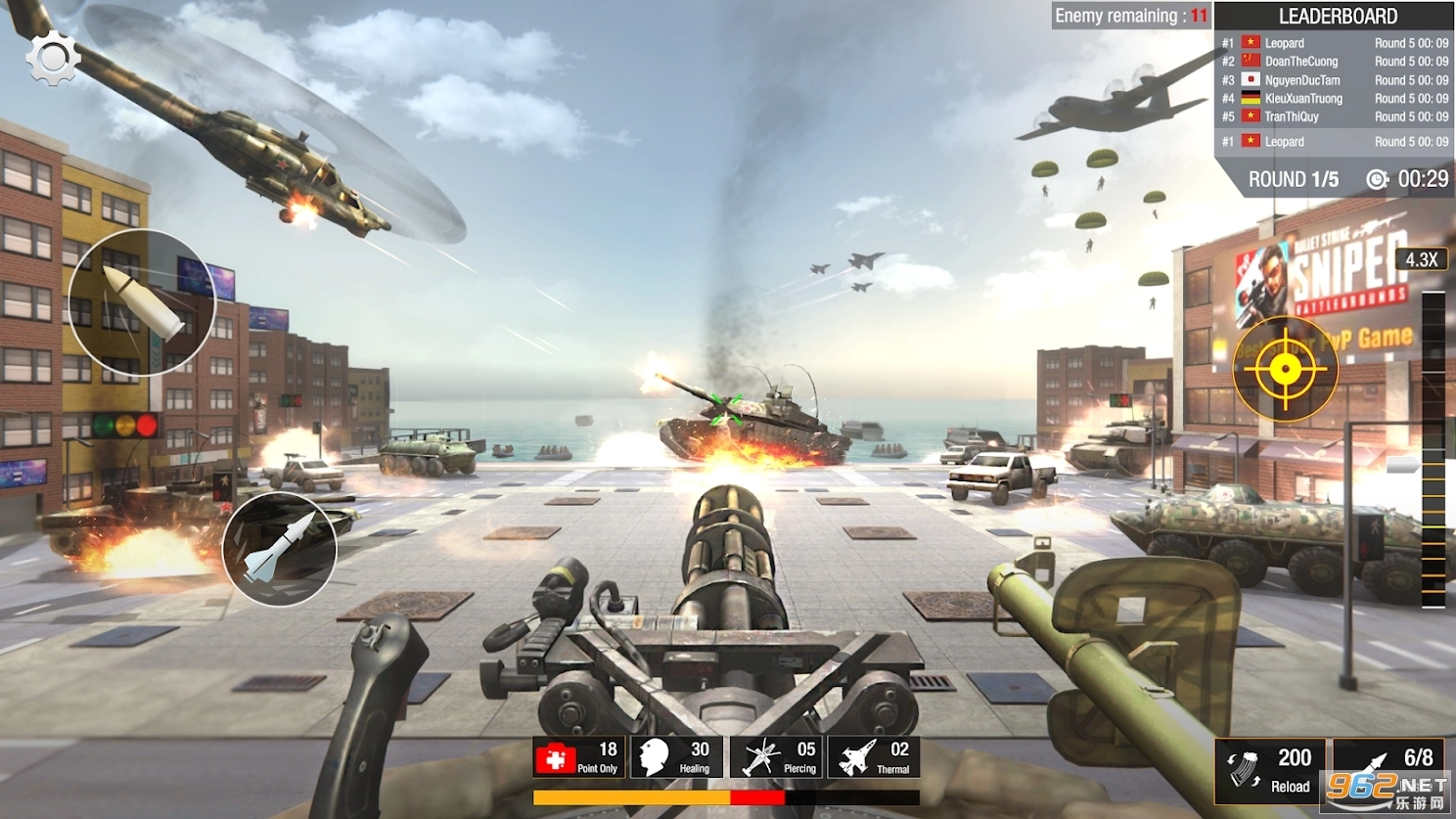The height and width of the screenshot is (819, 1456).
Task: Use the Point Only medkit item
Action: pyautogui.click(x=578, y=757)
